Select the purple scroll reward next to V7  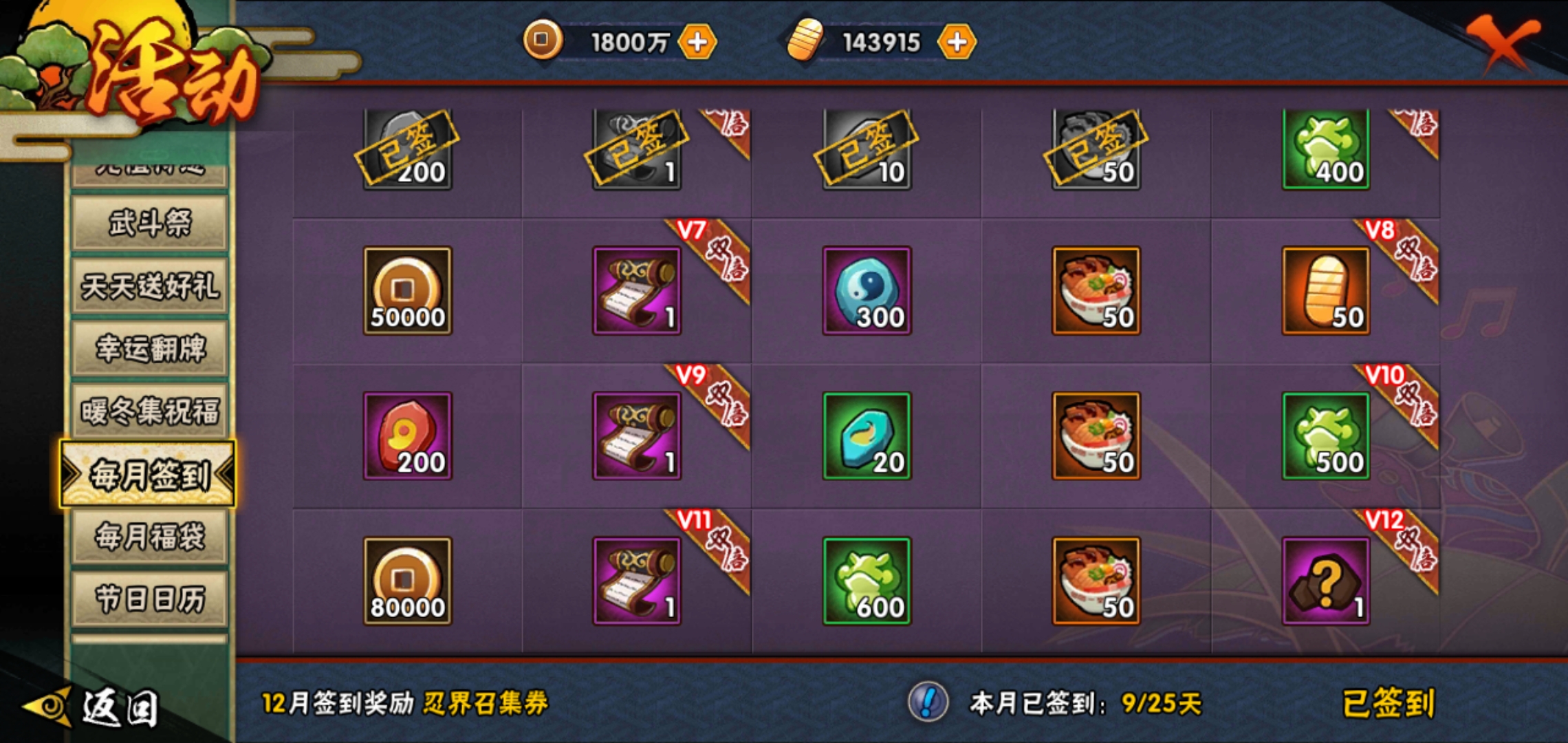637,289
